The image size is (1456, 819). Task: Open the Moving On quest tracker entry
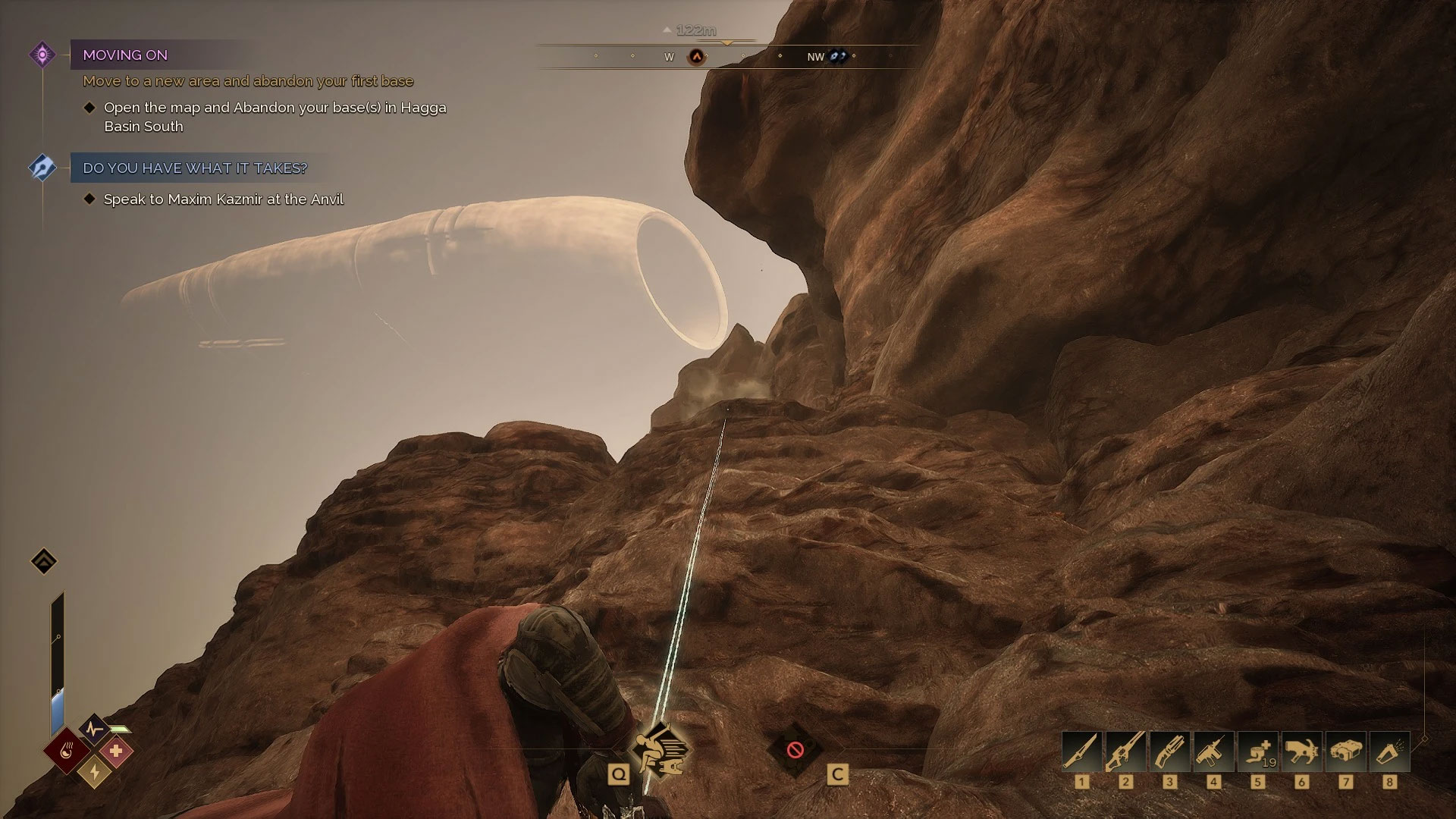pos(125,55)
